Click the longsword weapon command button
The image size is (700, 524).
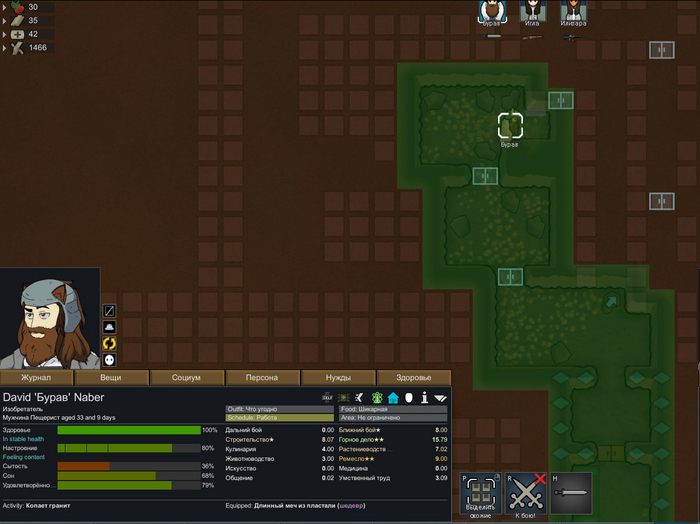click(571, 493)
